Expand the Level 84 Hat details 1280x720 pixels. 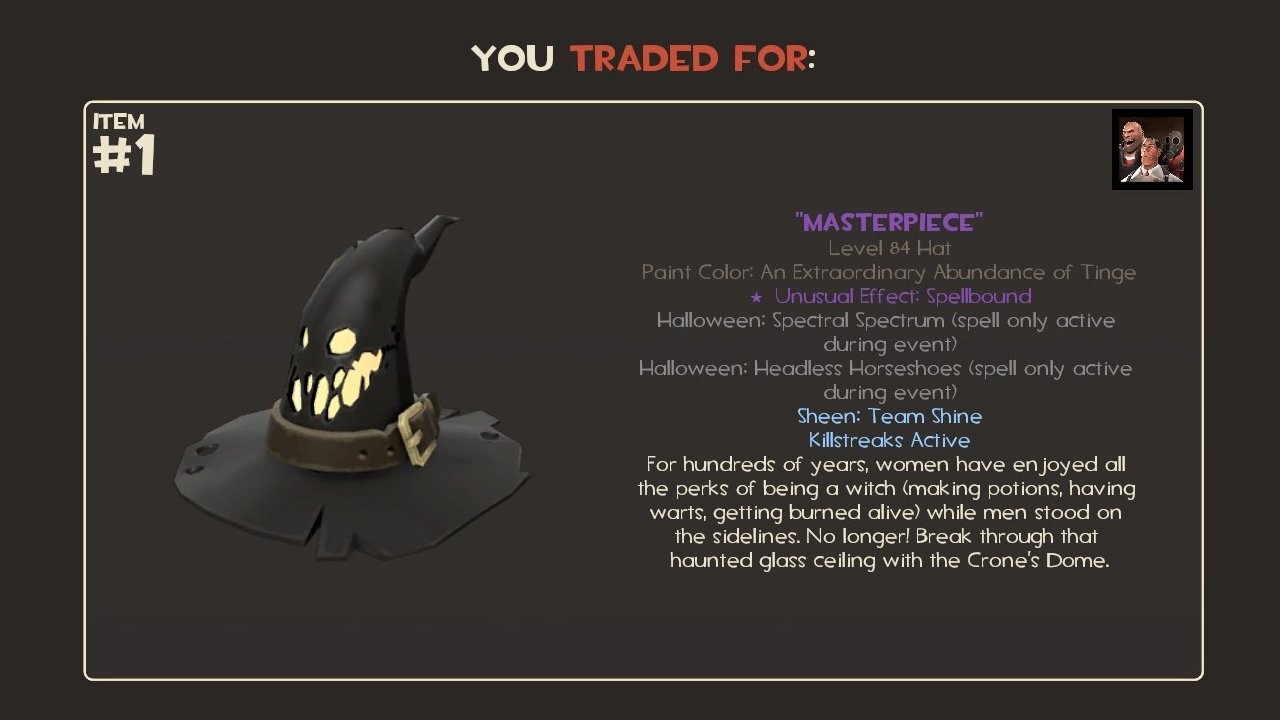[889, 248]
